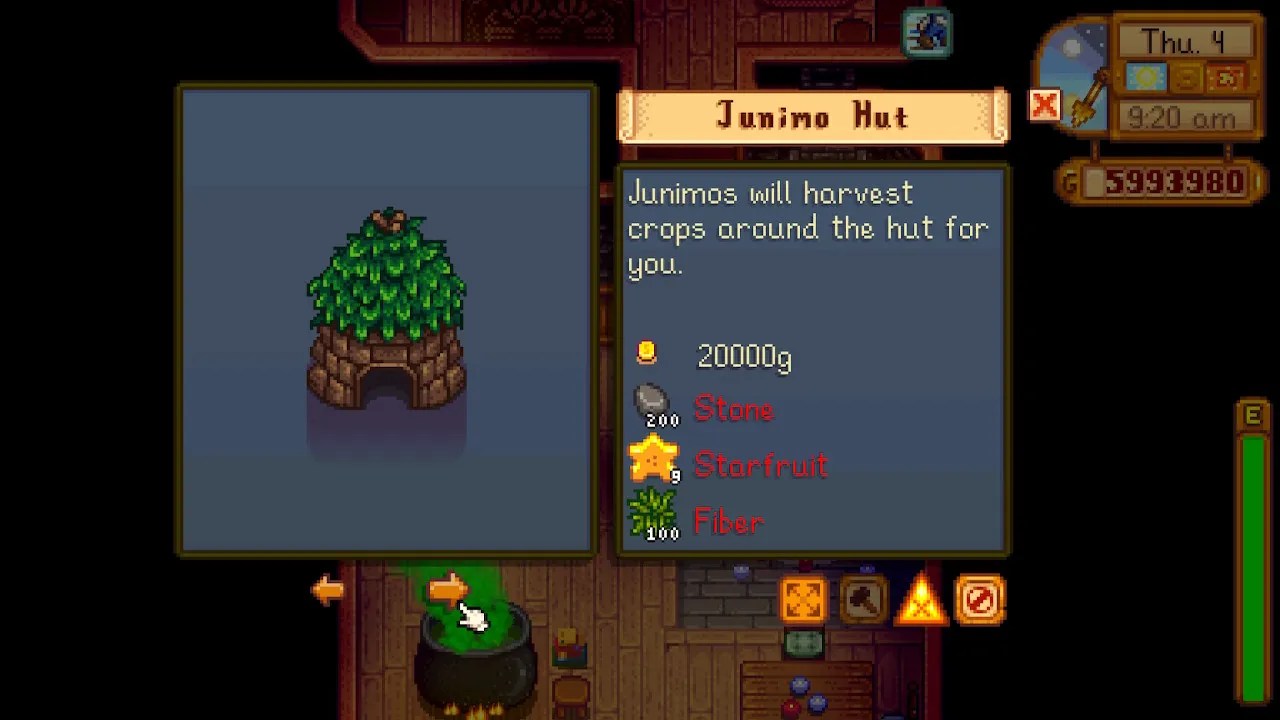
Task: Click the 9:20 am clock display
Action: 1184,118
